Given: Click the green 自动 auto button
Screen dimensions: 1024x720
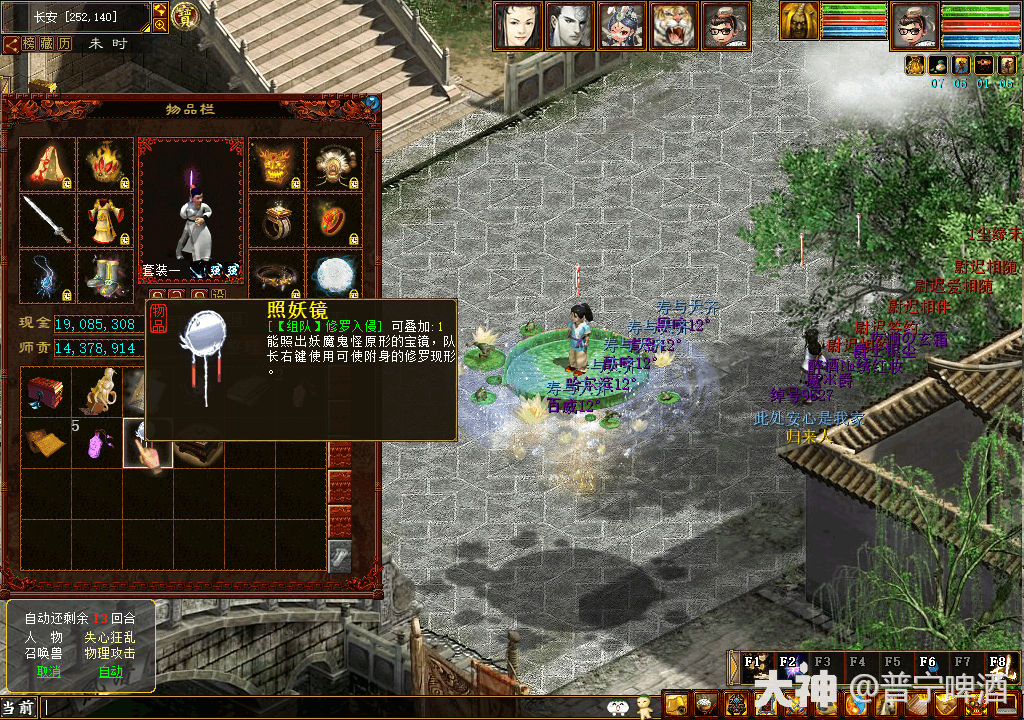Looking at the screenshot, I should pos(110,672).
